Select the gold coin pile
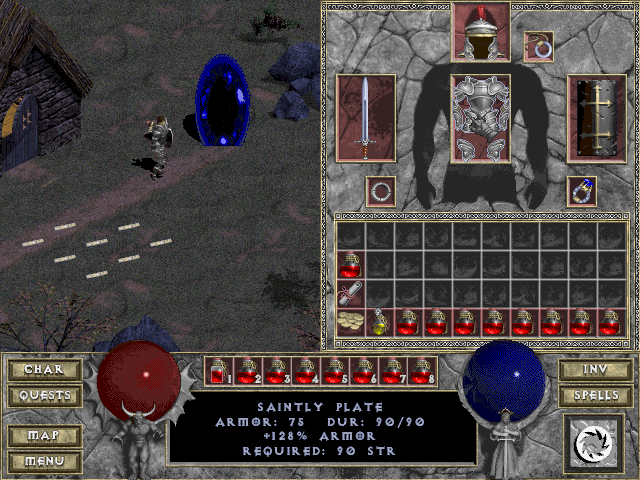 (351, 321)
